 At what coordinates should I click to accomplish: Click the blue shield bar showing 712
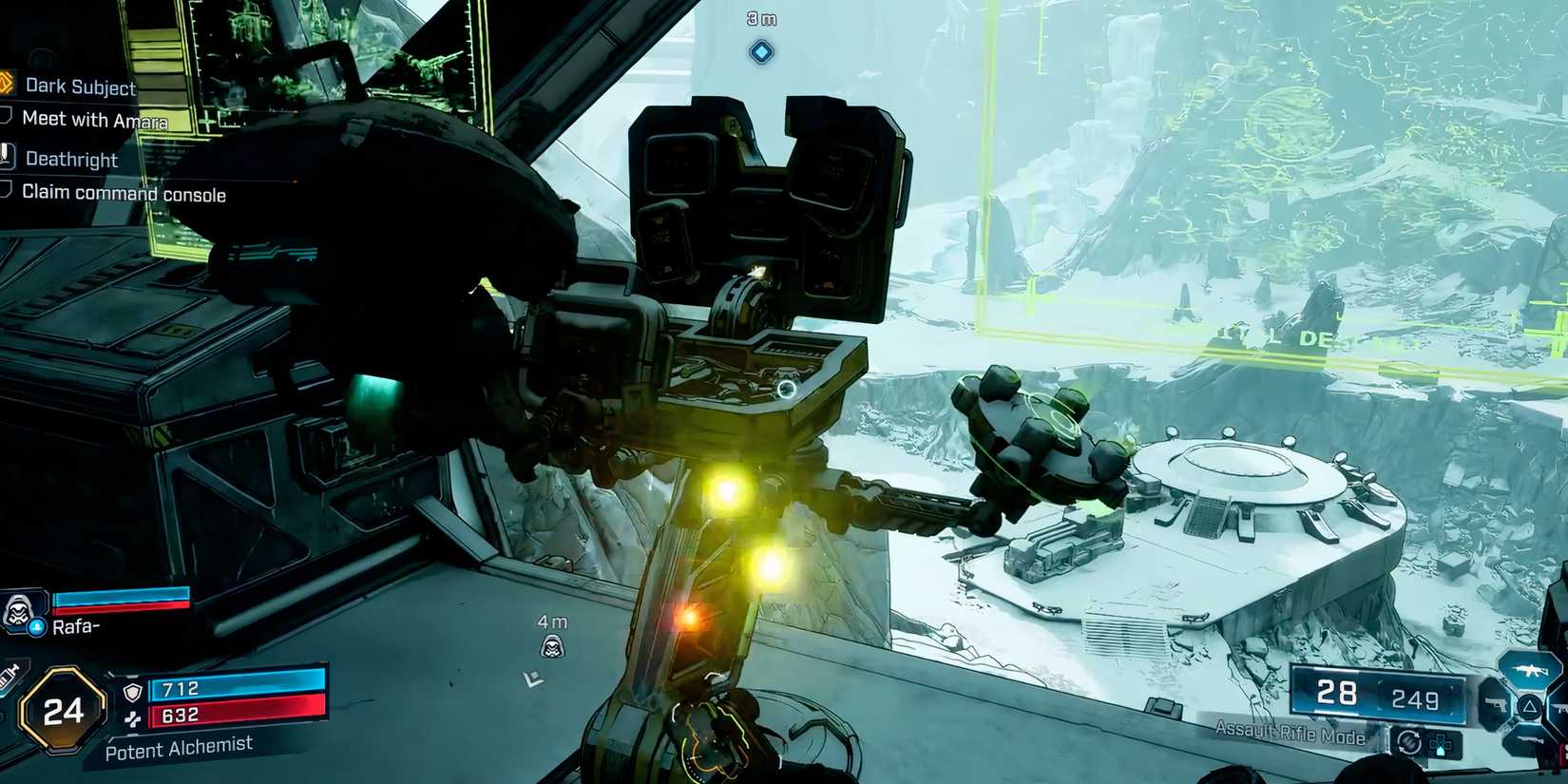coord(239,686)
